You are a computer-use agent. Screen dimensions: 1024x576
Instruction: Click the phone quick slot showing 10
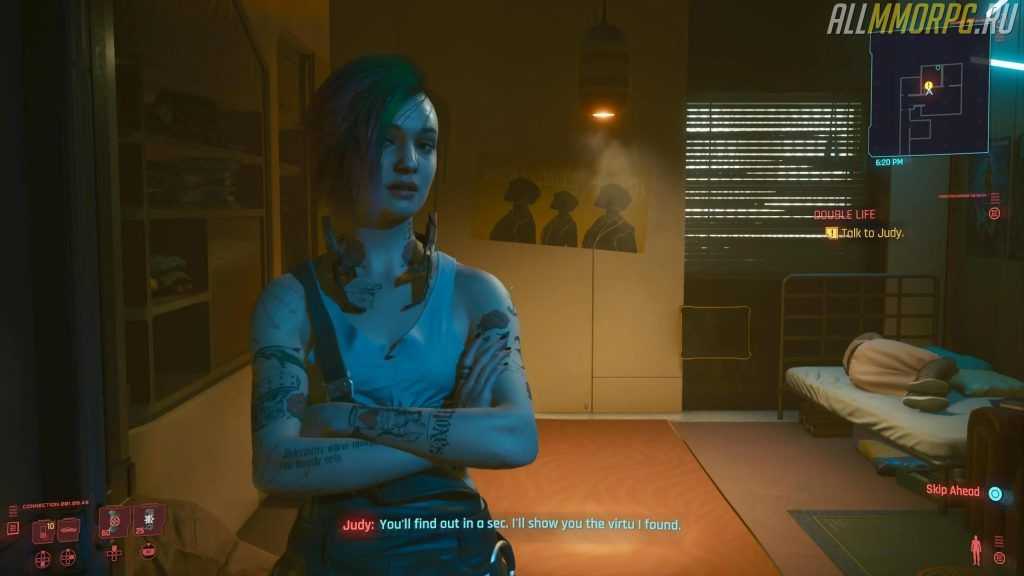pyautogui.click(x=43, y=530)
